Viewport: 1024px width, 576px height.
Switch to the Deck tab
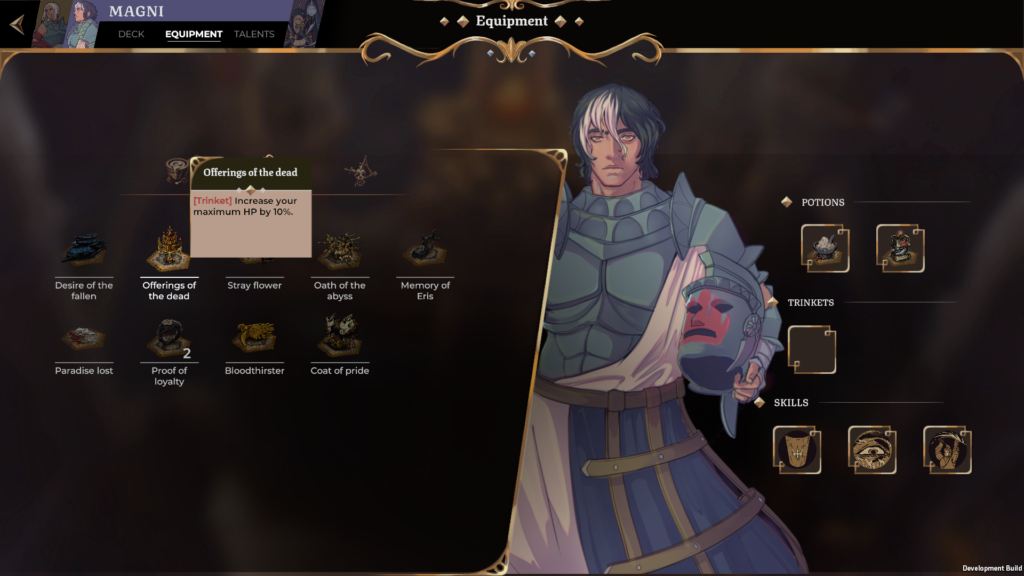click(x=131, y=34)
